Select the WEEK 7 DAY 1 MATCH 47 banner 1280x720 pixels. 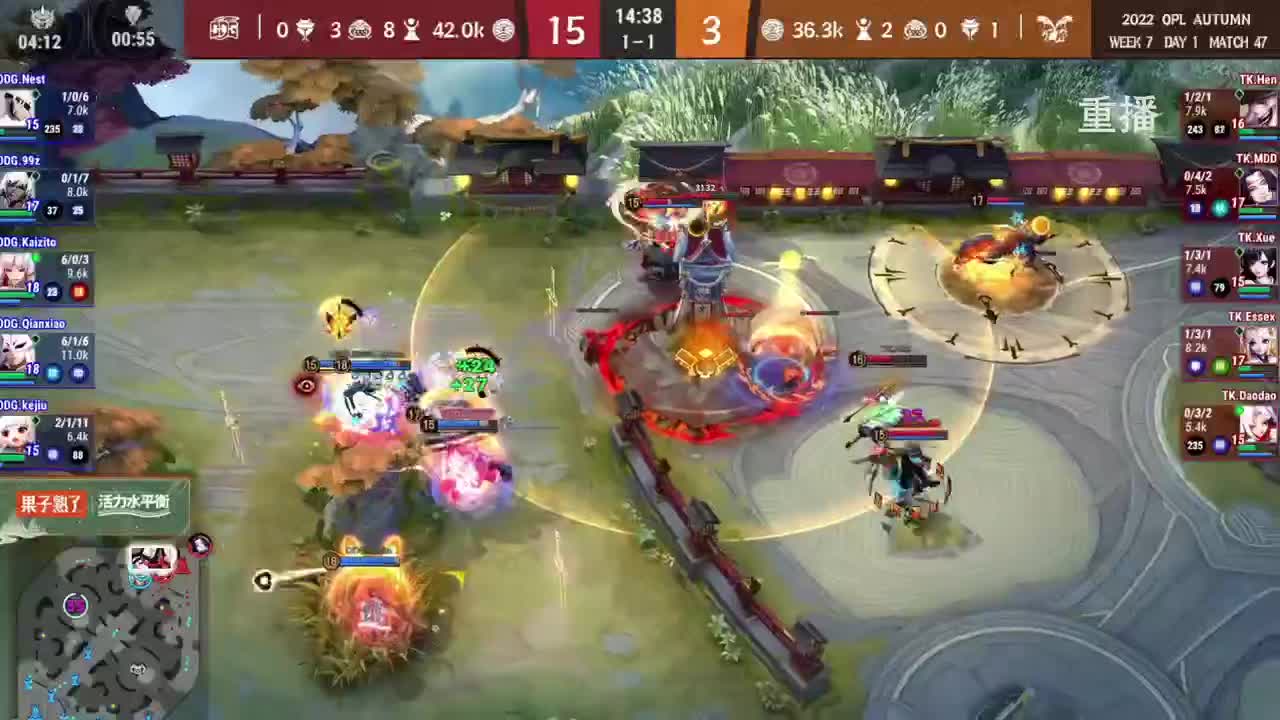[1180, 42]
